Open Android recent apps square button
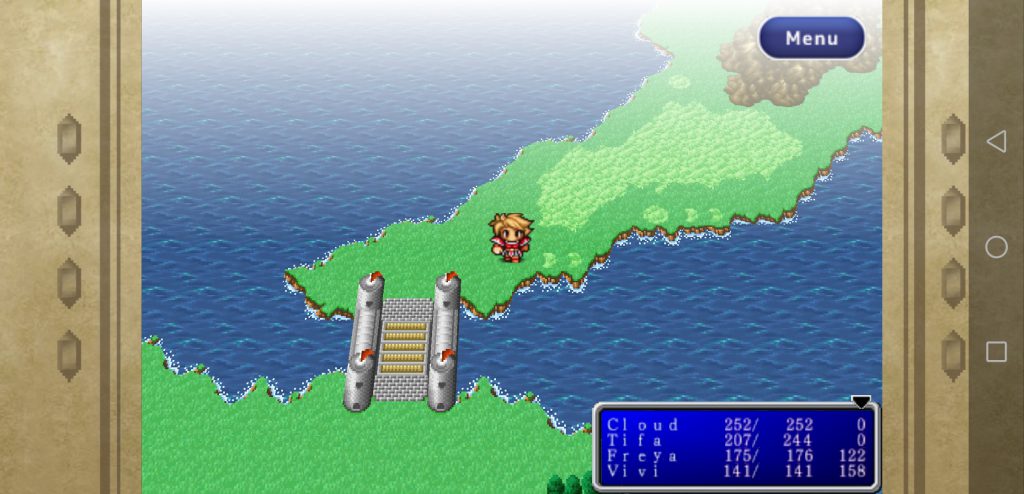 tap(996, 351)
